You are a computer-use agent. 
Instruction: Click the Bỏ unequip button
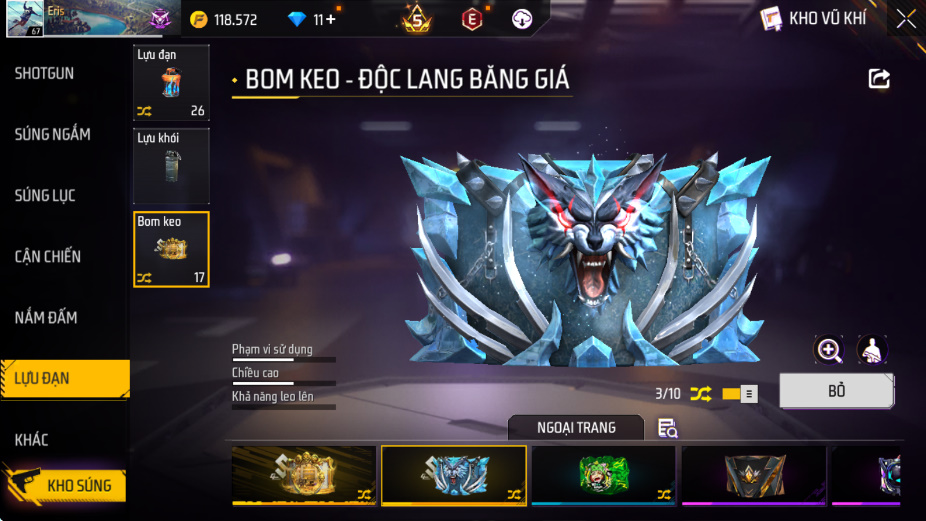tap(836, 391)
